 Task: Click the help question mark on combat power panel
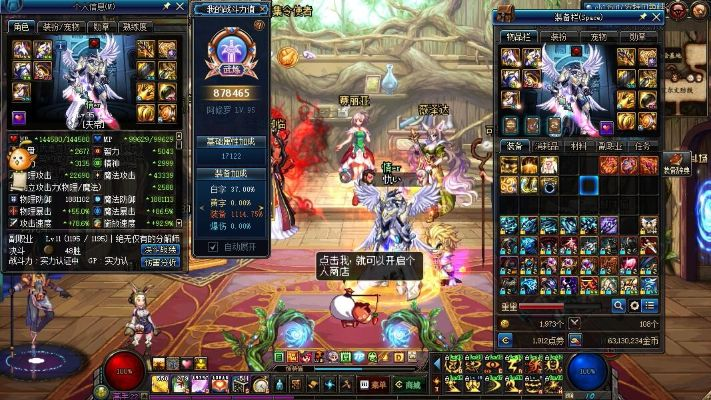[261, 25]
